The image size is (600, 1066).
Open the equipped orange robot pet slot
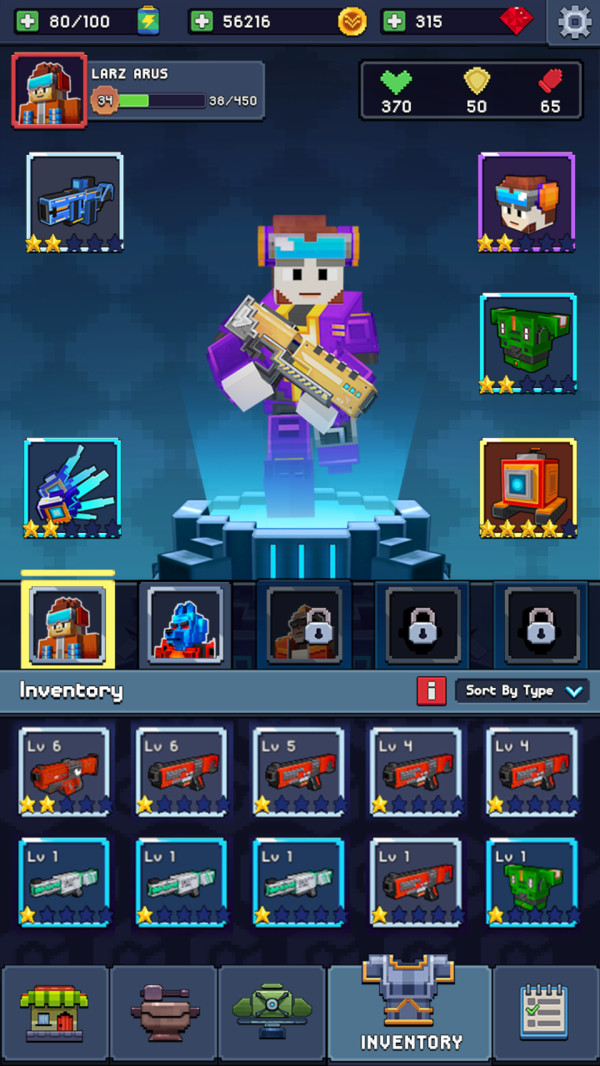tap(528, 487)
